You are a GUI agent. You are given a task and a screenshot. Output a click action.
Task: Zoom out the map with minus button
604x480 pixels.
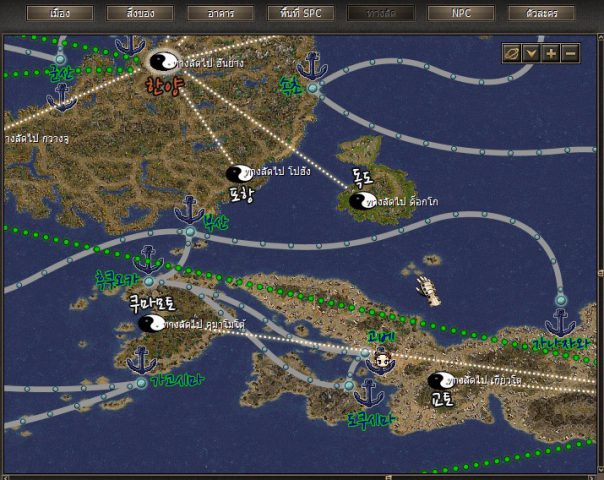[570, 53]
